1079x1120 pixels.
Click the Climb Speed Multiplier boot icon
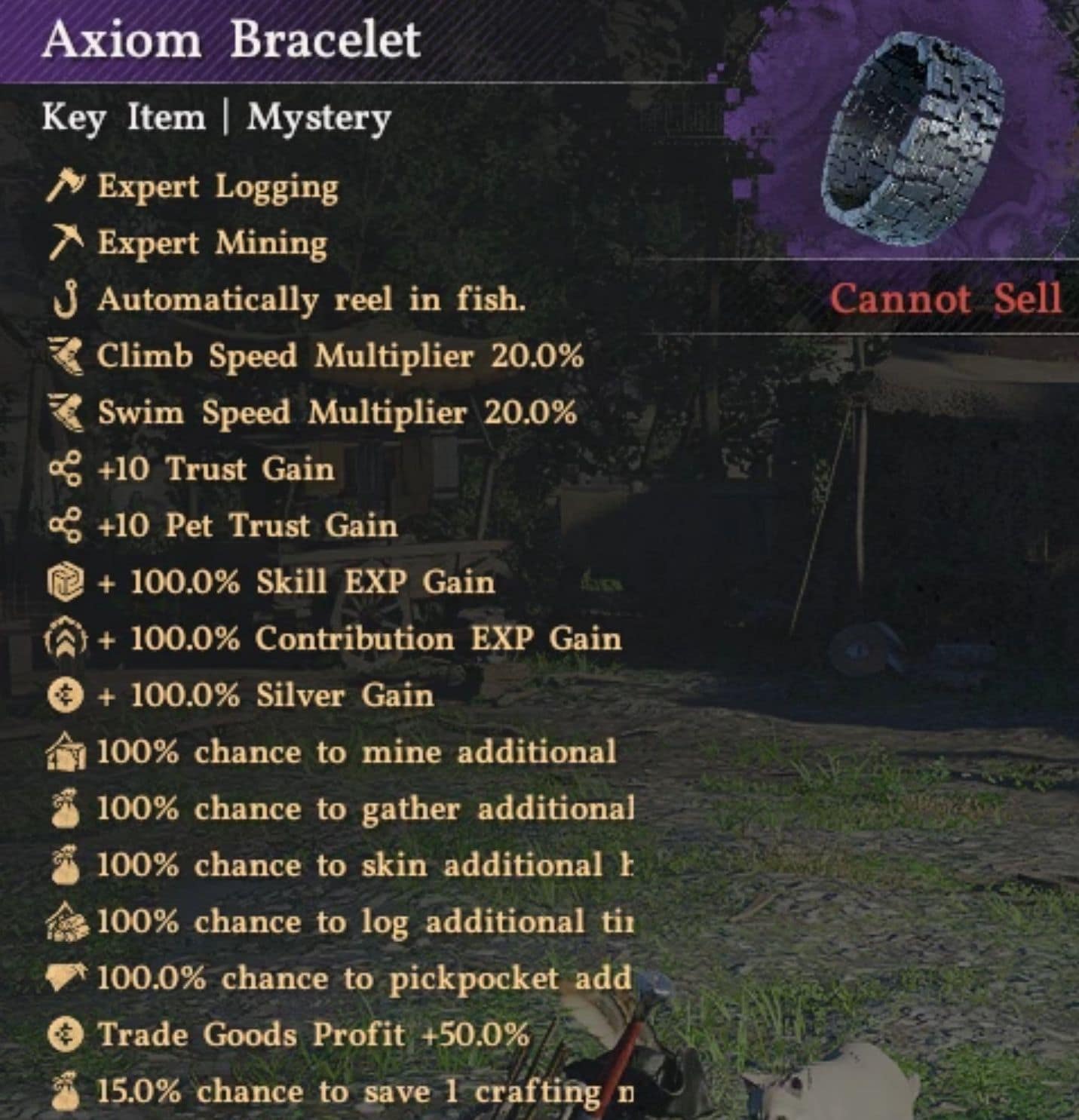tap(66, 355)
